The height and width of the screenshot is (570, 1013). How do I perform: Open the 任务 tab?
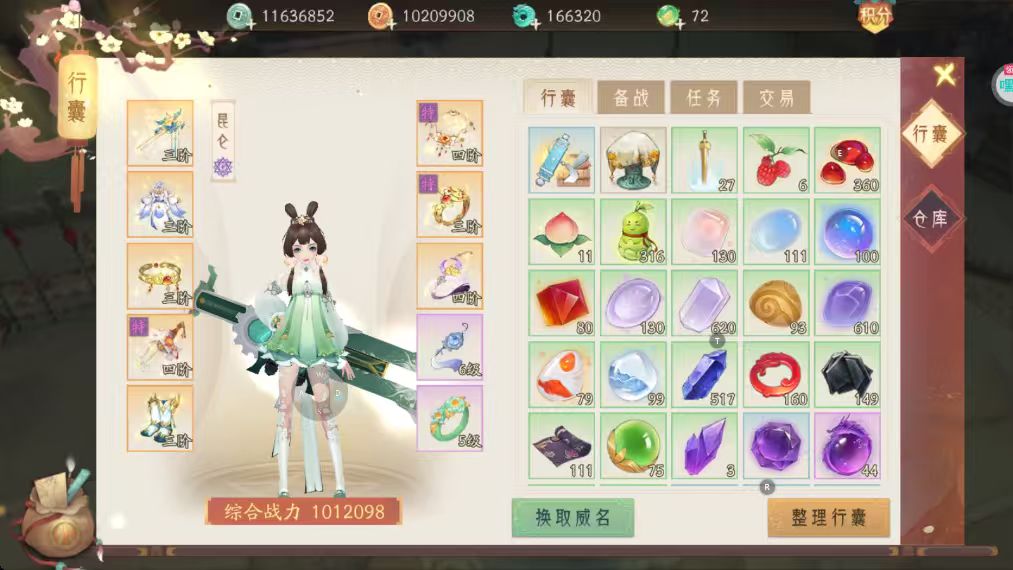tap(704, 98)
